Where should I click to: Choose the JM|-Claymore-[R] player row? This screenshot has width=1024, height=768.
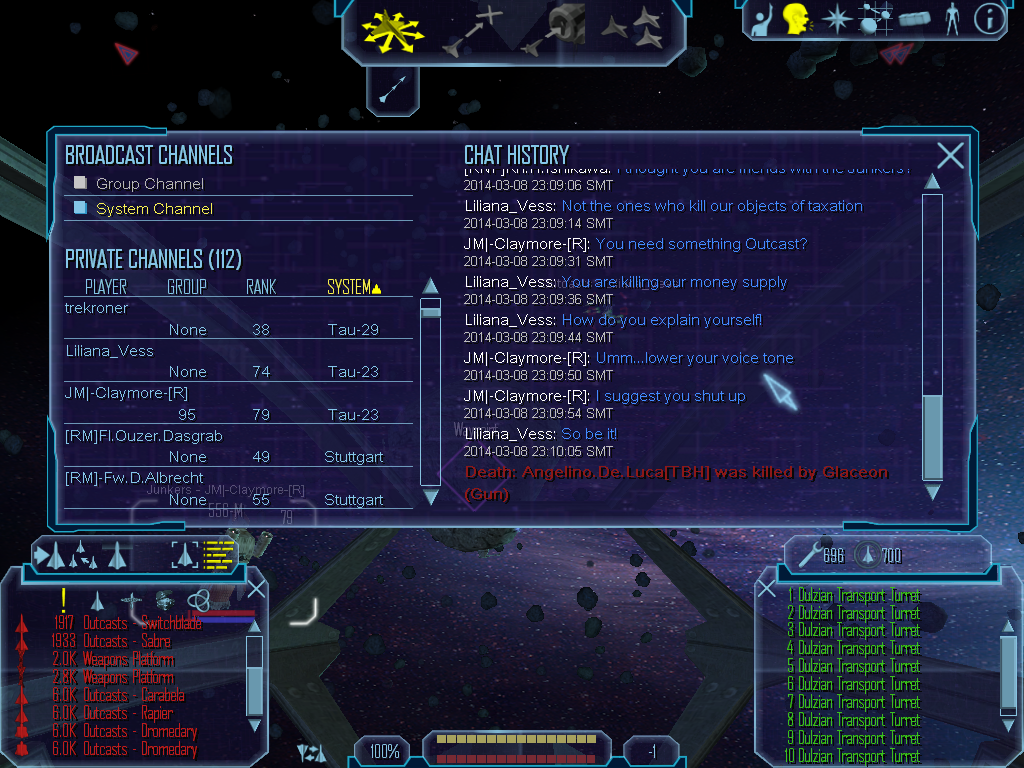[x=126, y=393]
